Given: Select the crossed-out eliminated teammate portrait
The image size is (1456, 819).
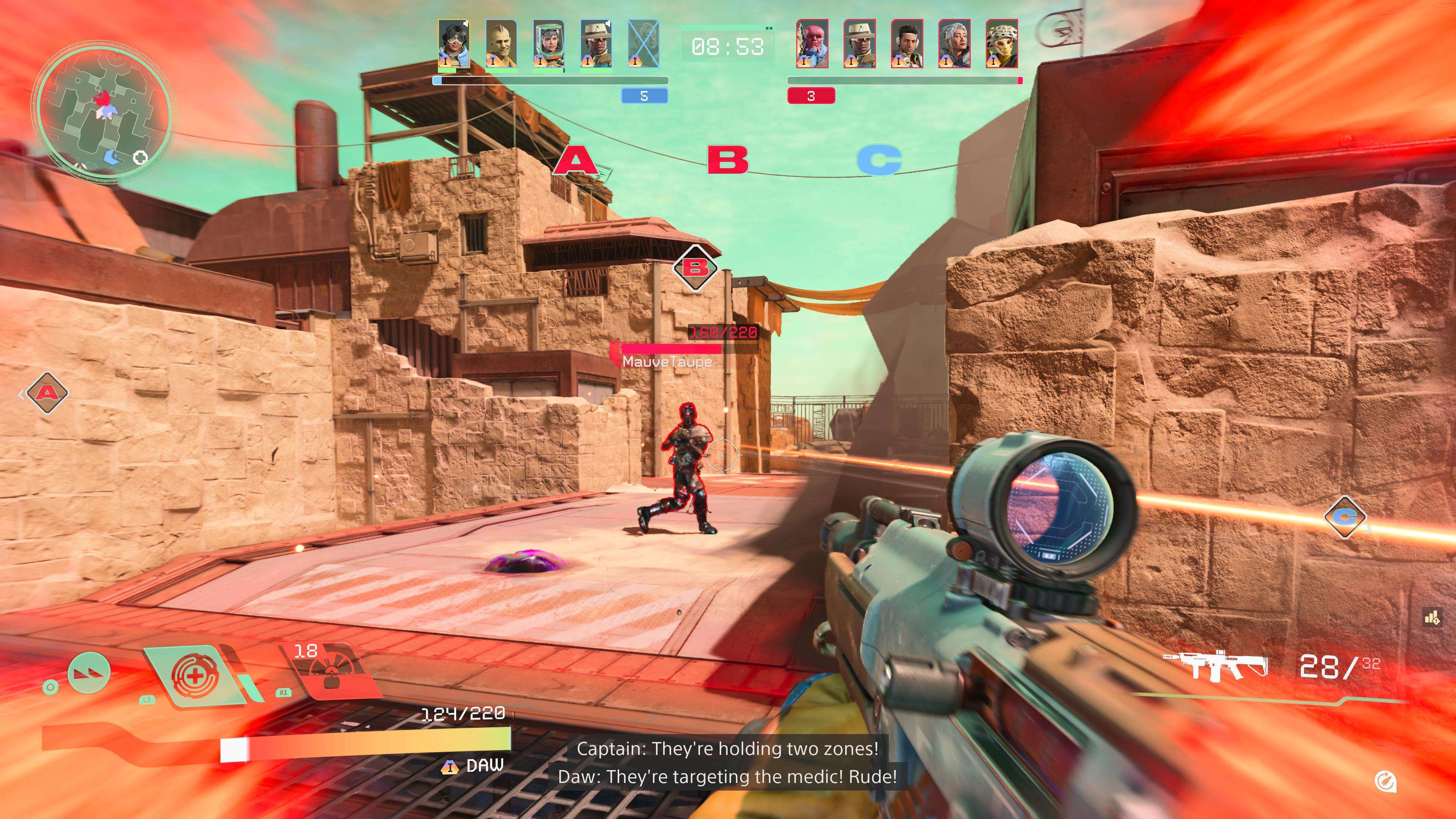Looking at the screenshot, I should 644,44.
